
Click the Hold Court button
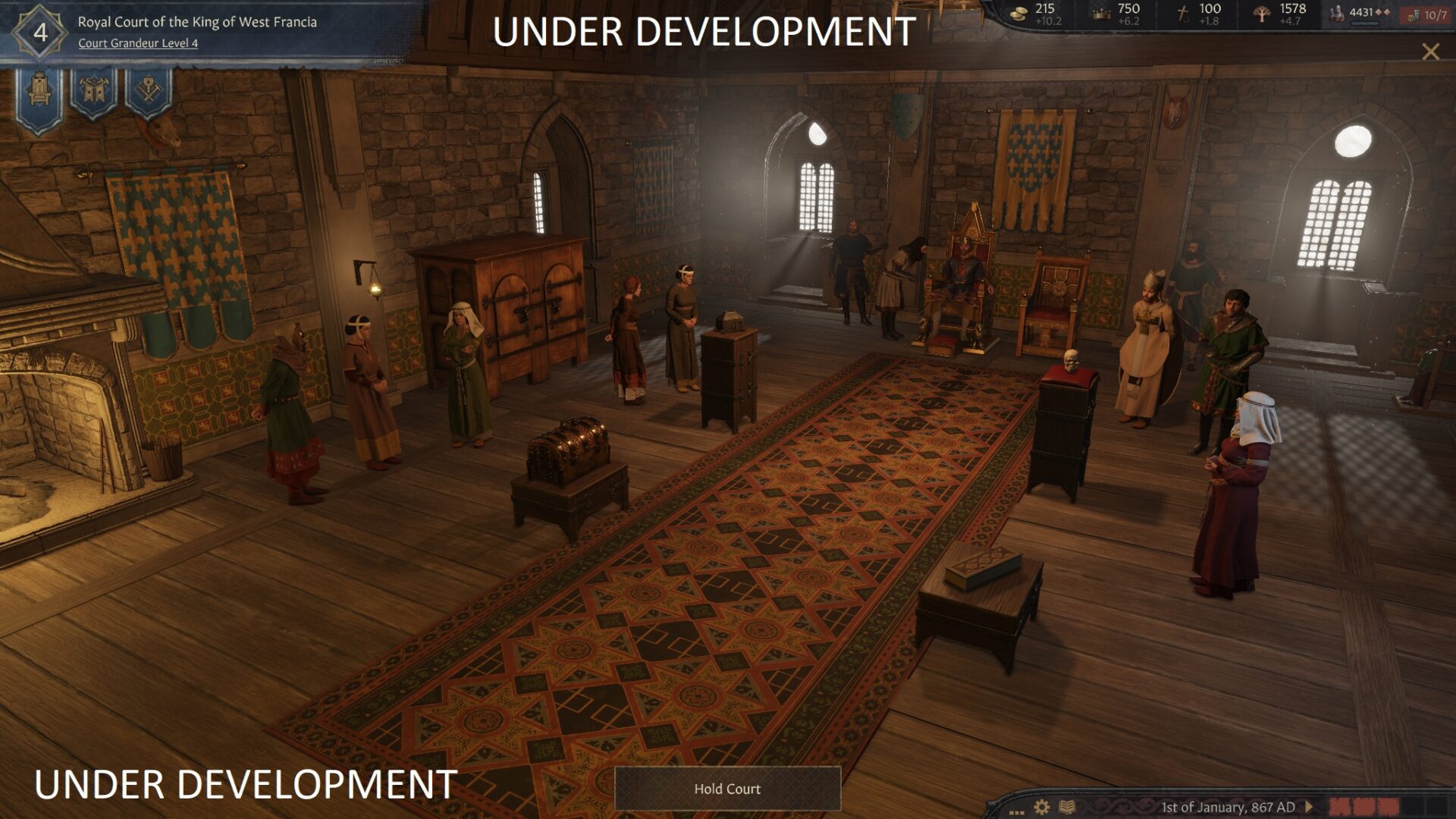[x=726, y=789]
